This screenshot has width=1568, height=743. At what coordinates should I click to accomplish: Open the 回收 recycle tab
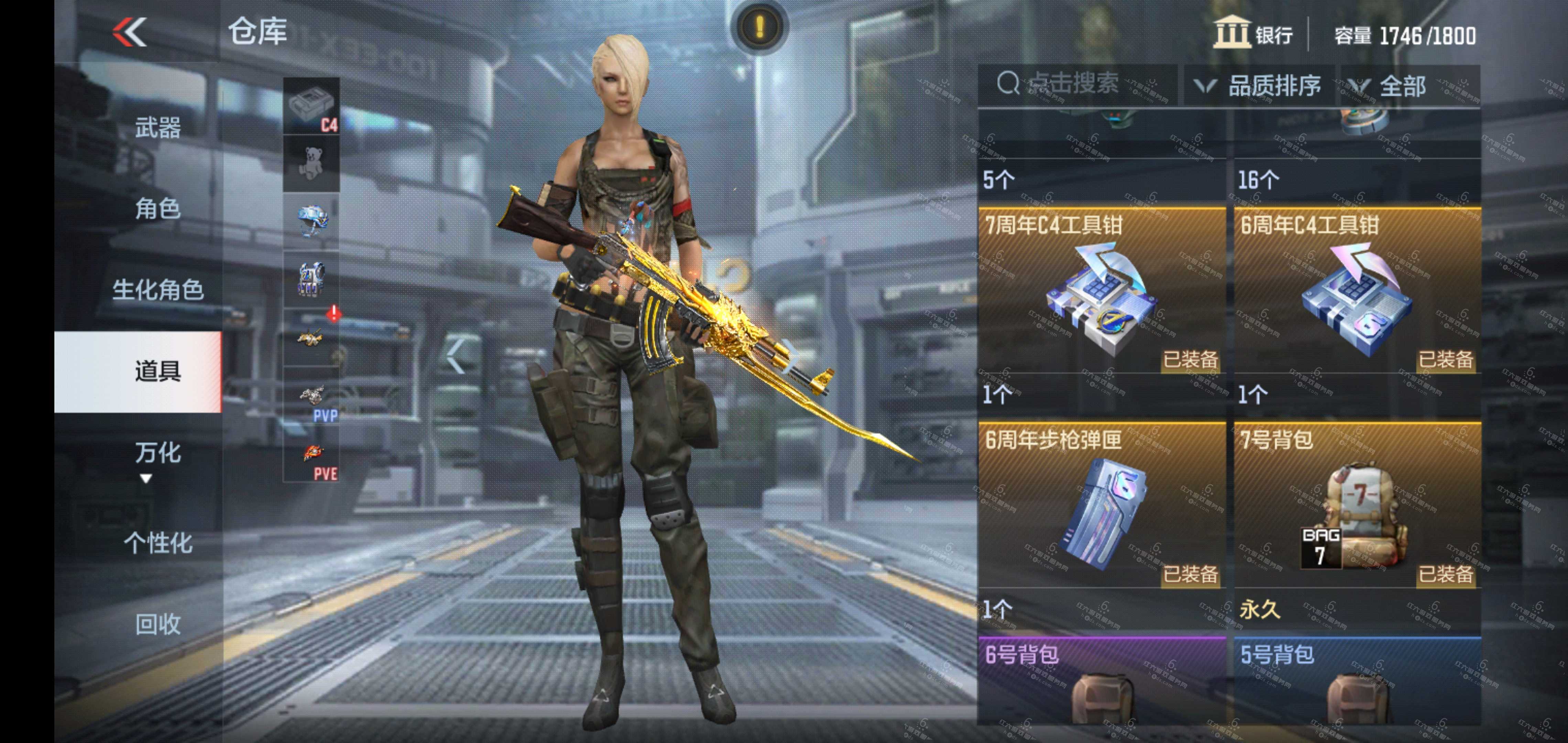[x=157, y=624]
